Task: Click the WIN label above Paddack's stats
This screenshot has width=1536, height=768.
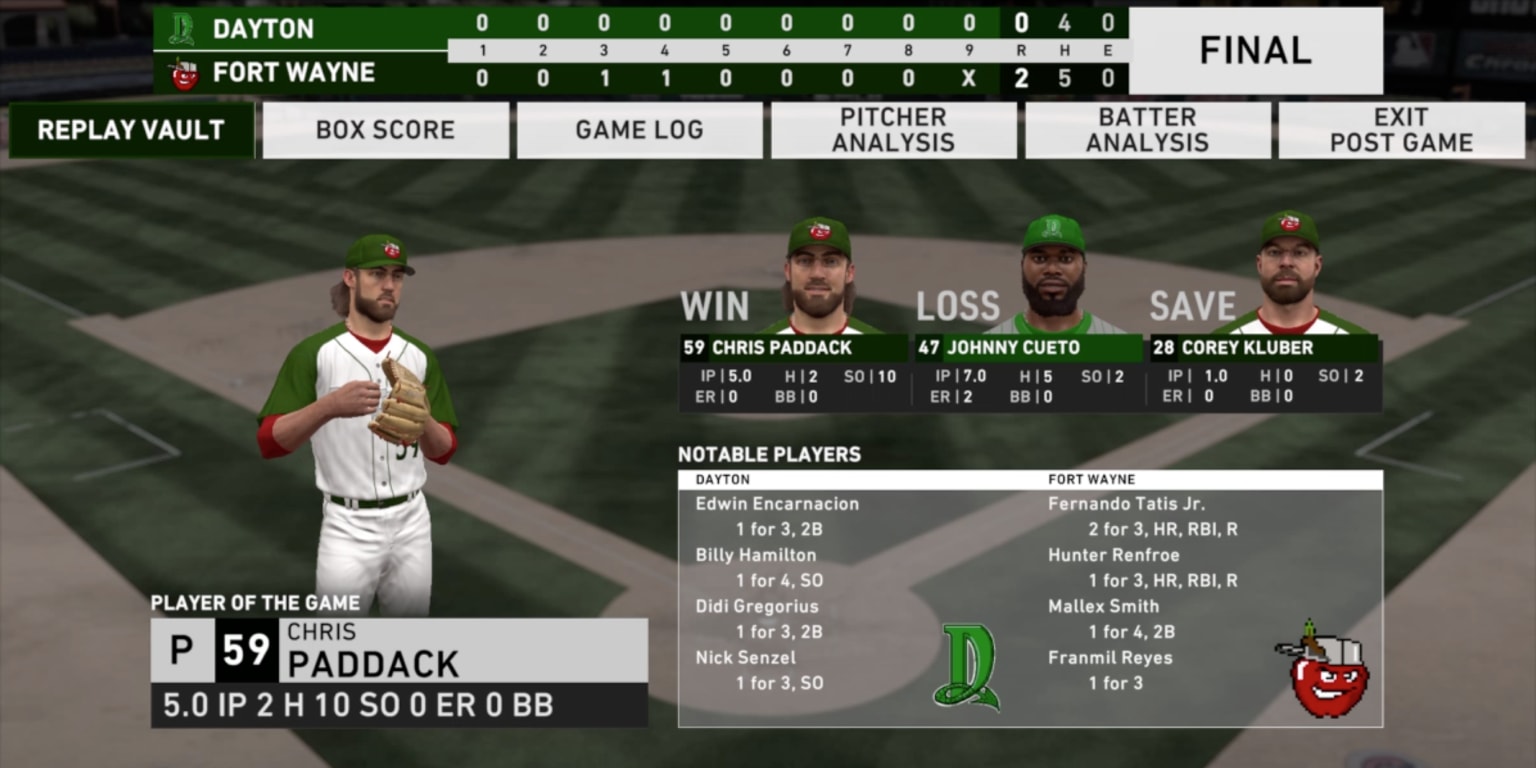Action: tap(714, 306)
